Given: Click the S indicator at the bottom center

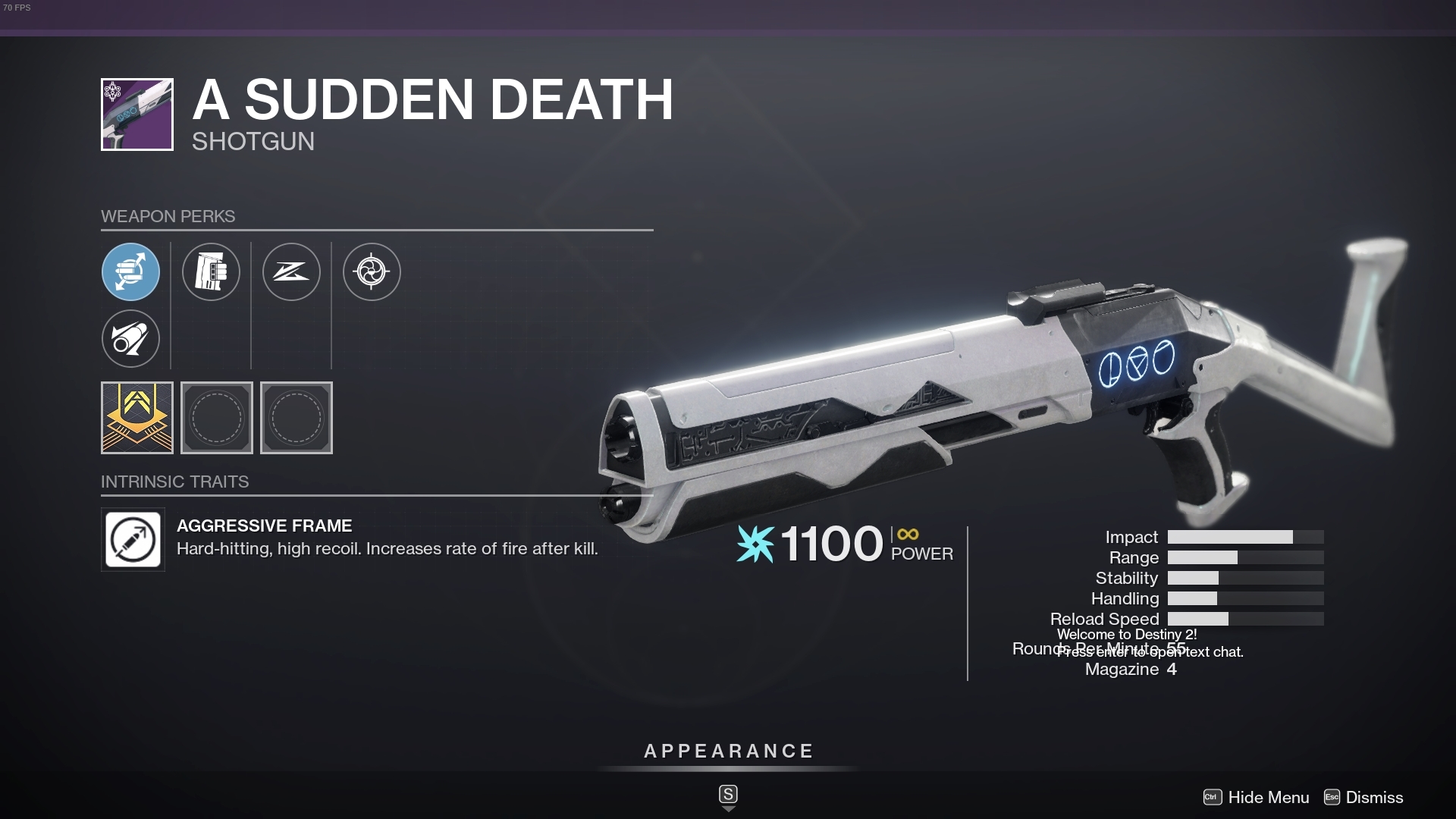Looking at the screenshot, I should point(727,794).
